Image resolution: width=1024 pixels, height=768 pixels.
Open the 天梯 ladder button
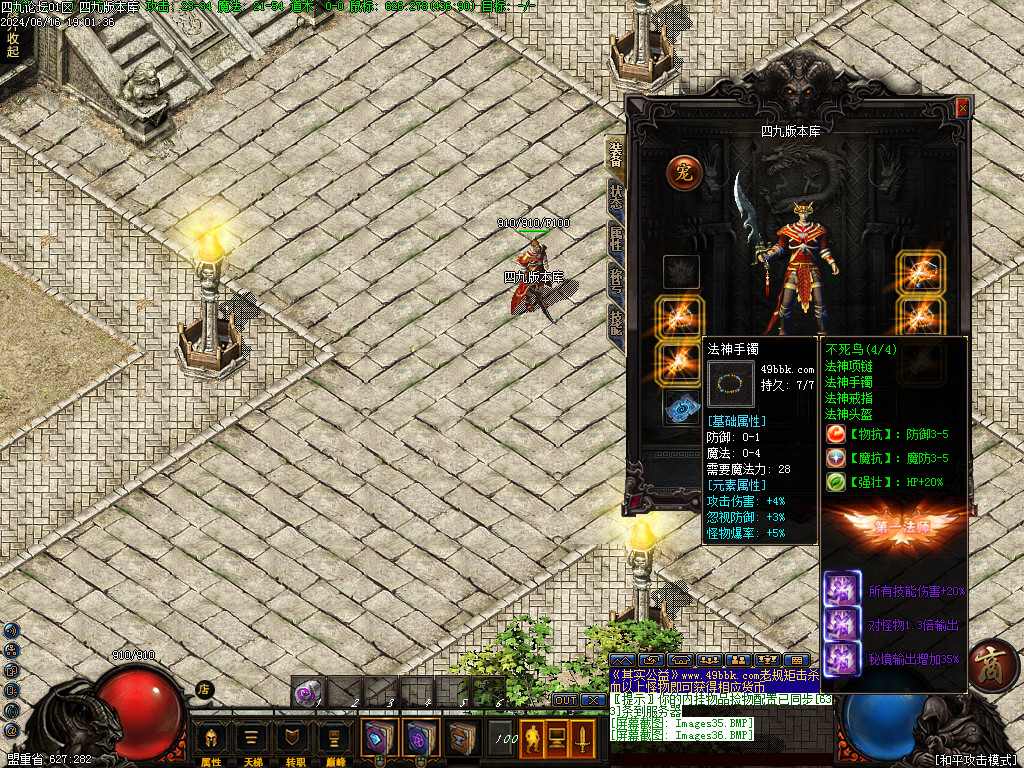tap(252, 739)
